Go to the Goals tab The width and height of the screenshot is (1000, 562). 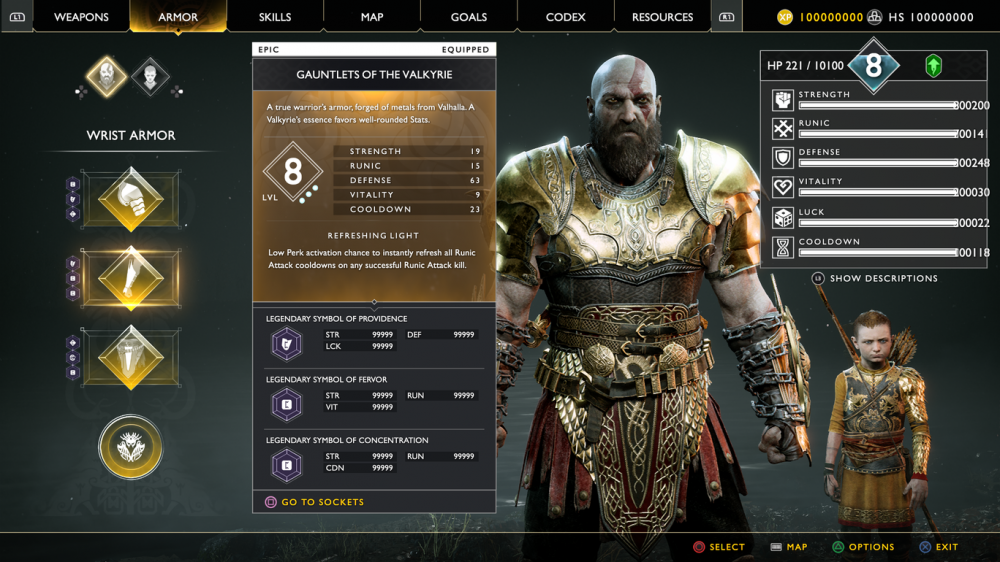tap(469, 17)
